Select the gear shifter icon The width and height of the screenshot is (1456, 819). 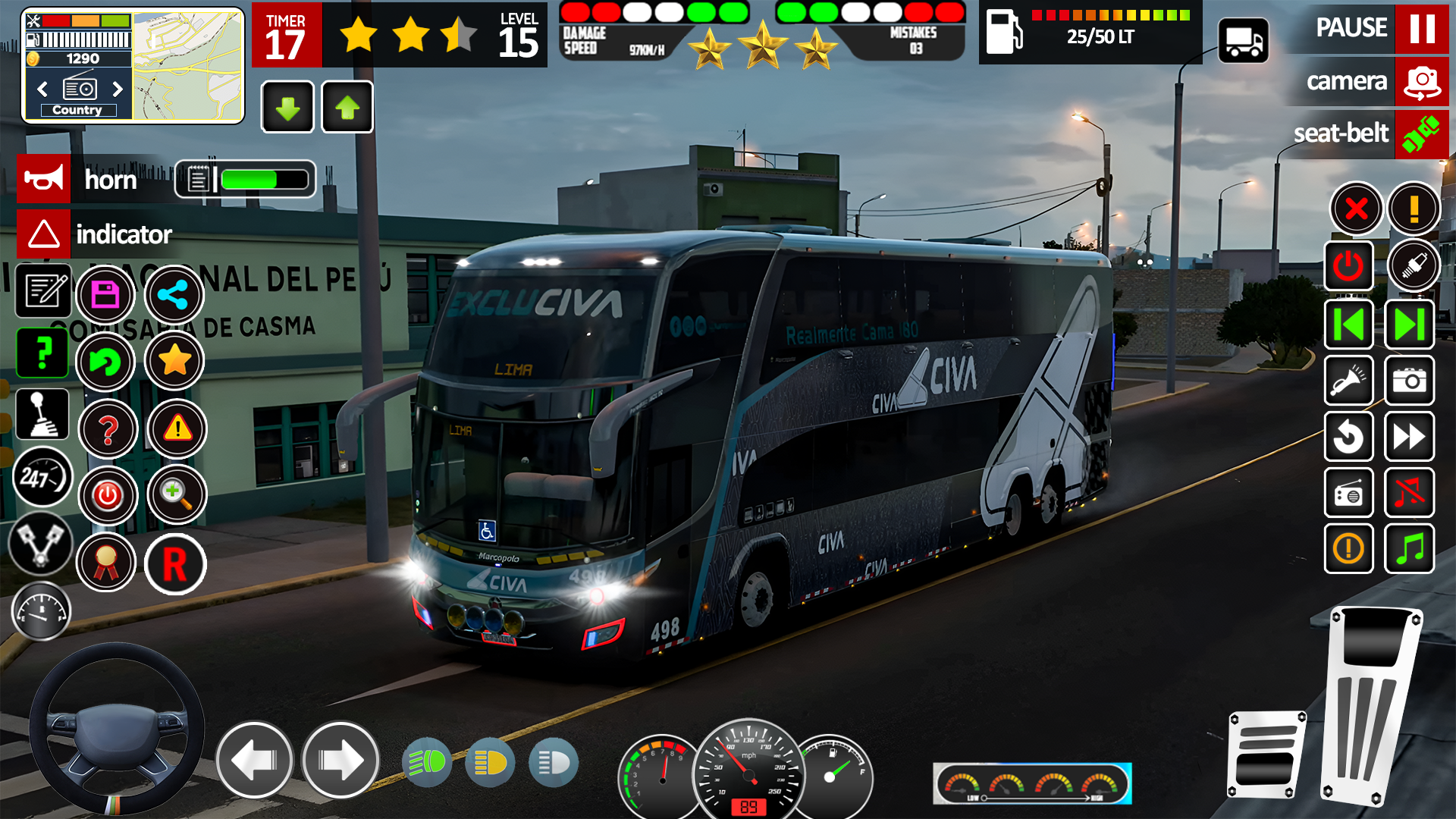coord(42,414)
